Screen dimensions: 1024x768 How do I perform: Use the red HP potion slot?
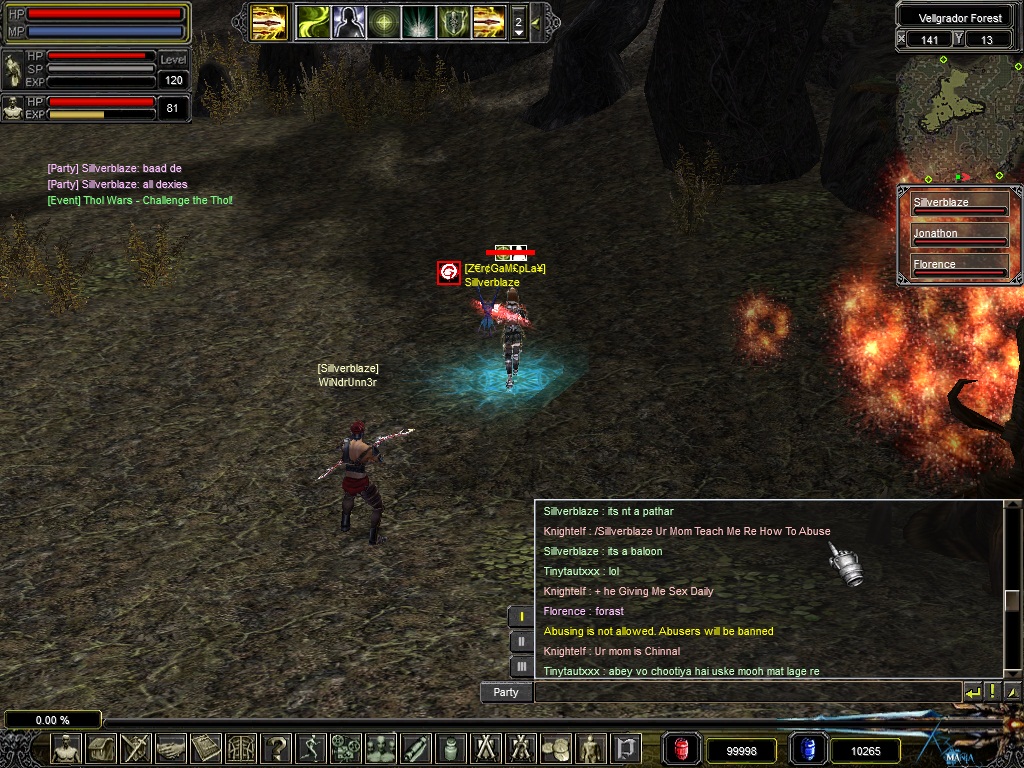coord(681,748)
